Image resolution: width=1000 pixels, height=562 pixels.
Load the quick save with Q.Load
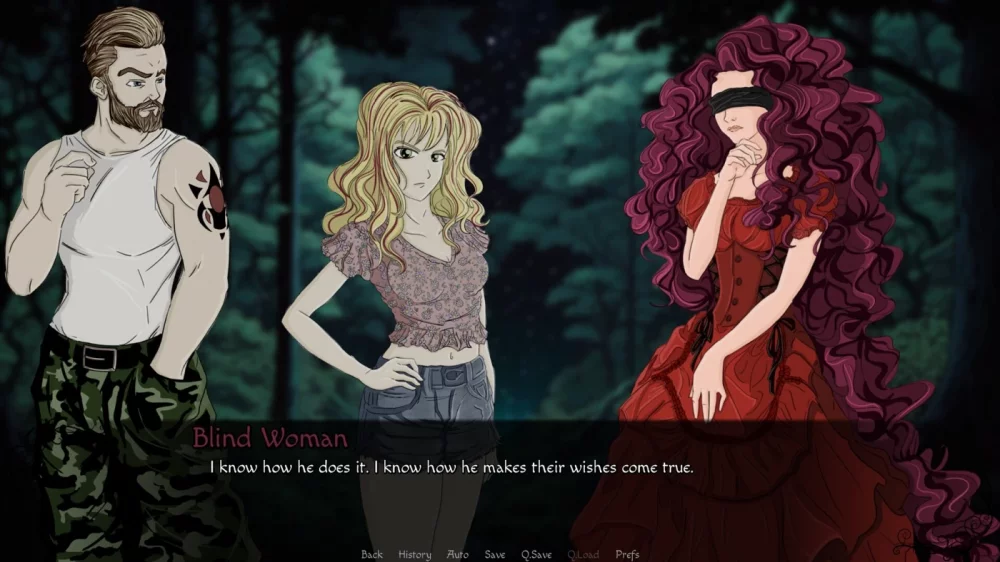(x=583, y=555)
